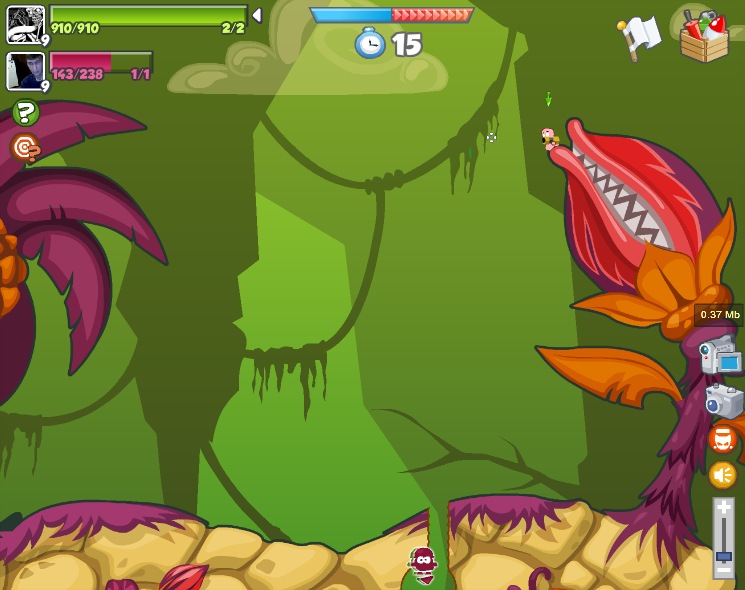This screenshot has width=745, height=590.
Task: Open the weapons crate inventory
Action: click(x=703, y=37)
